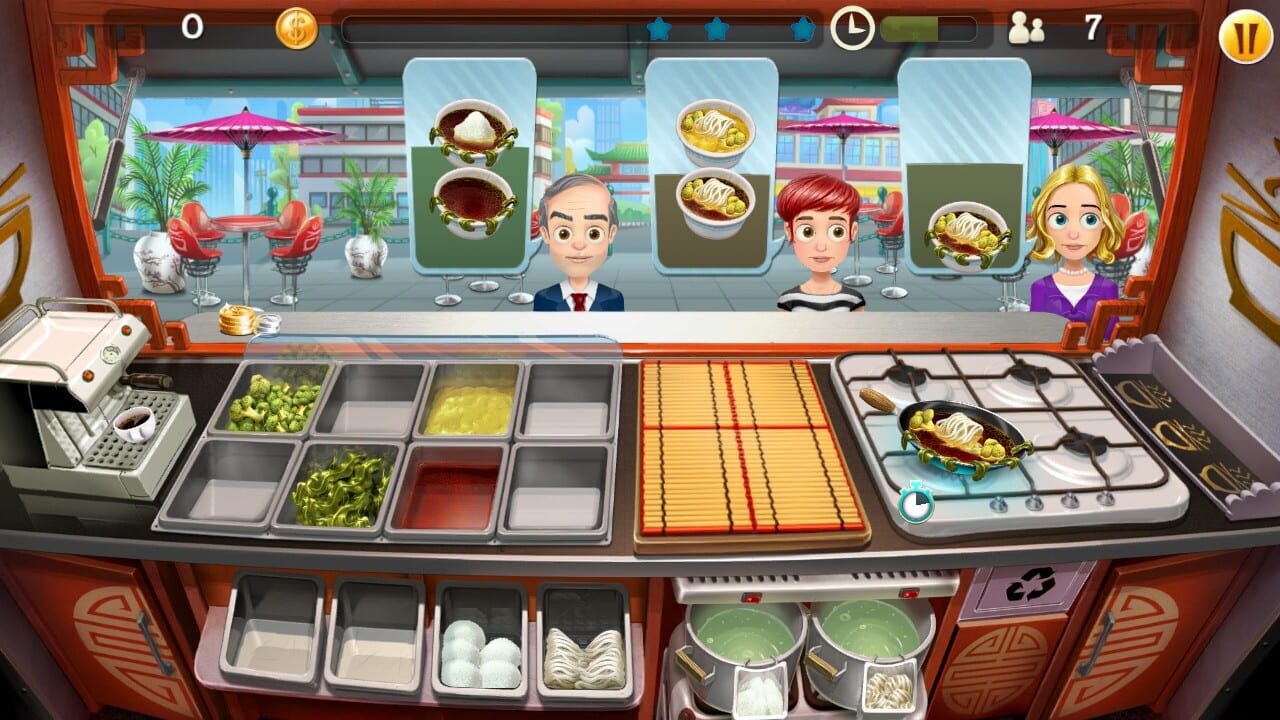
Task: Serve the plated noodle dish to the right
Action: [967, 237]
